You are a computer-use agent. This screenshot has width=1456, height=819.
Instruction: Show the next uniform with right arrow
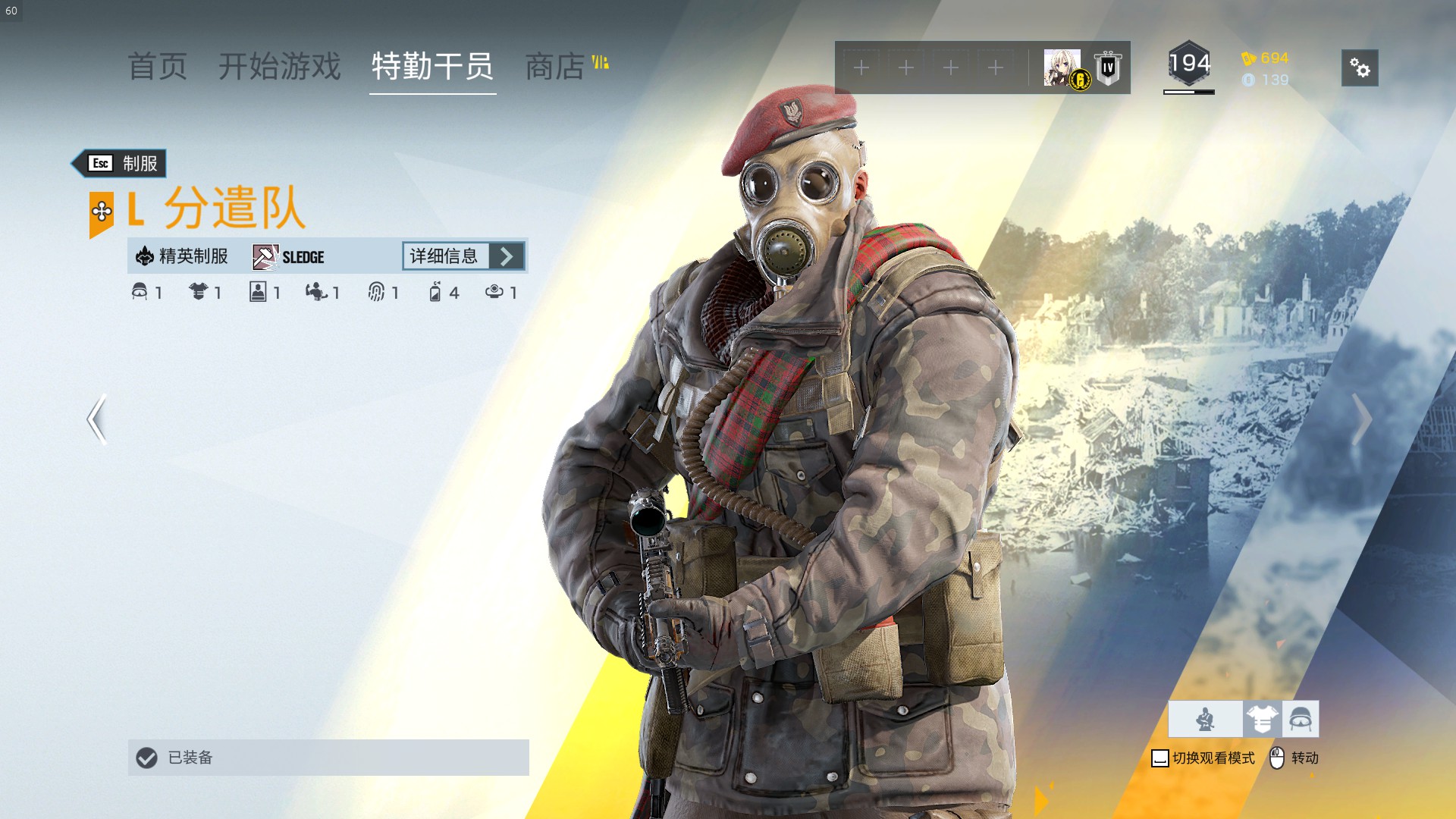click(x=1362, y=419)
